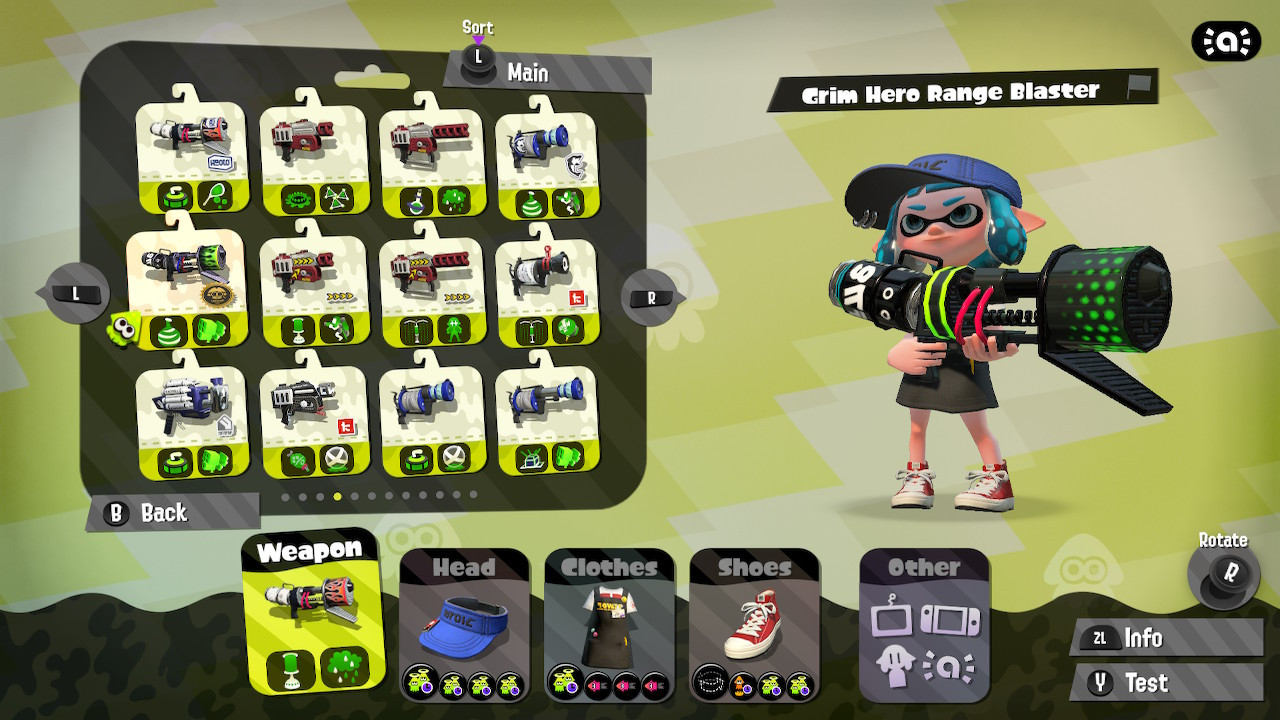This screenshot has width=1280, height=720.
Task: Click the R arrow to view next weapon page
Action: (x=648, y=295)
